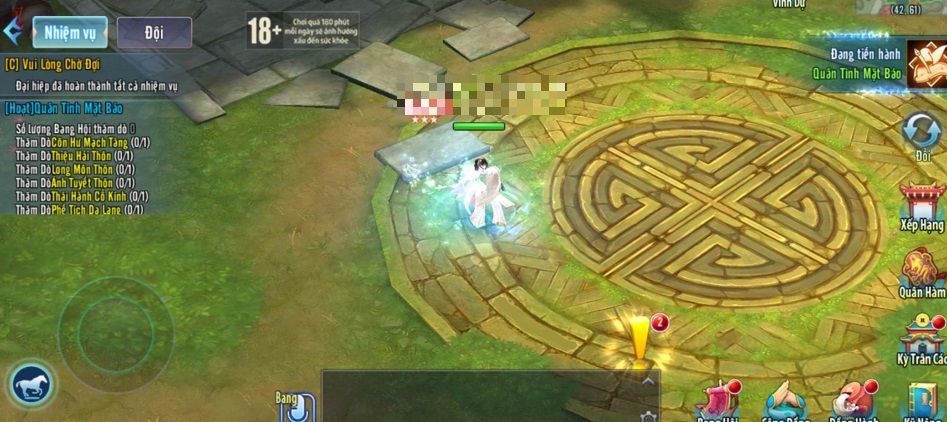Screen dimensions: 947x422
Task: Open chat settings gear icon
Action: 648,415
